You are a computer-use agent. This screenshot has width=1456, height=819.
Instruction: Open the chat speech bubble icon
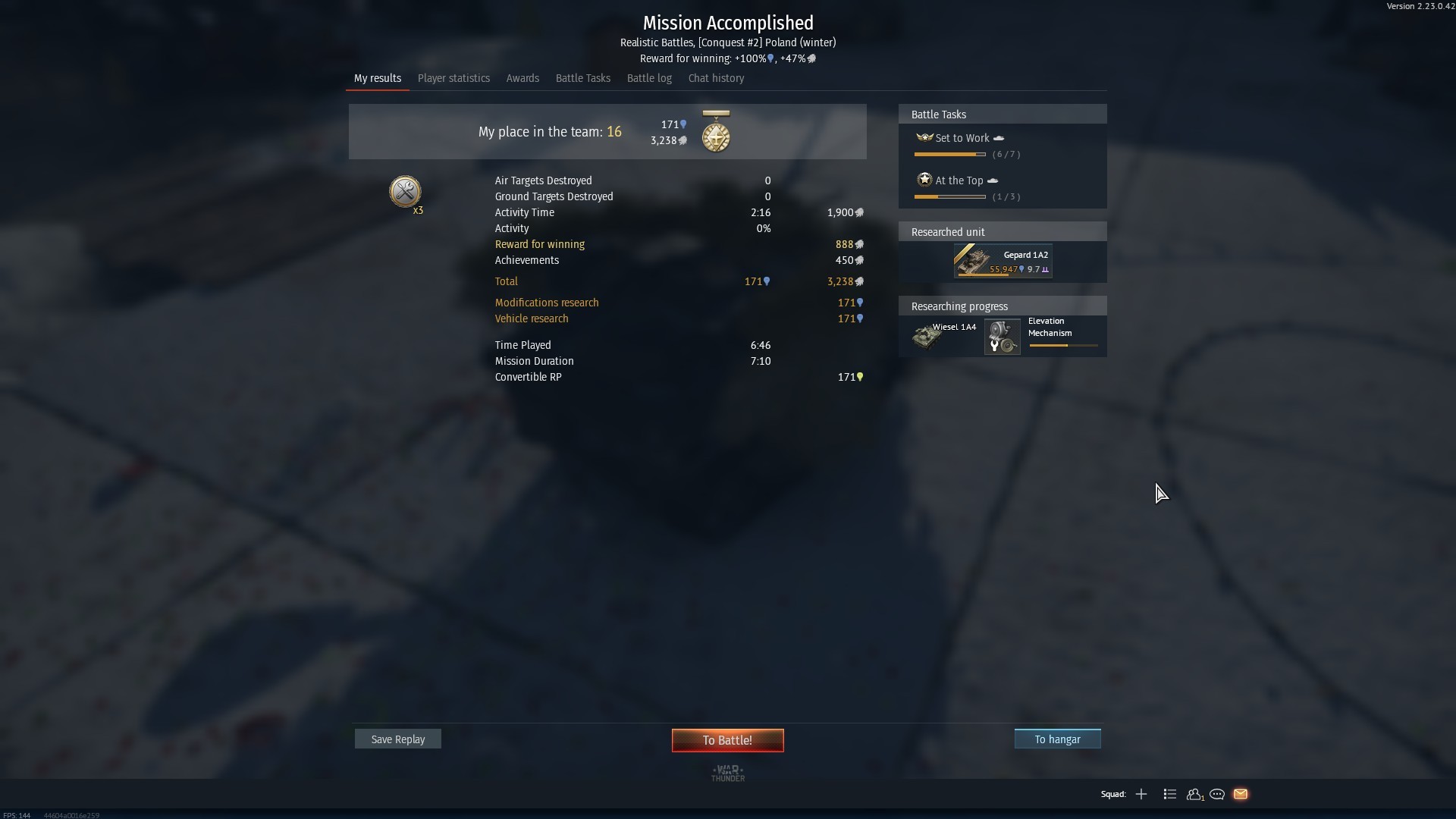tap(1217, 794)
